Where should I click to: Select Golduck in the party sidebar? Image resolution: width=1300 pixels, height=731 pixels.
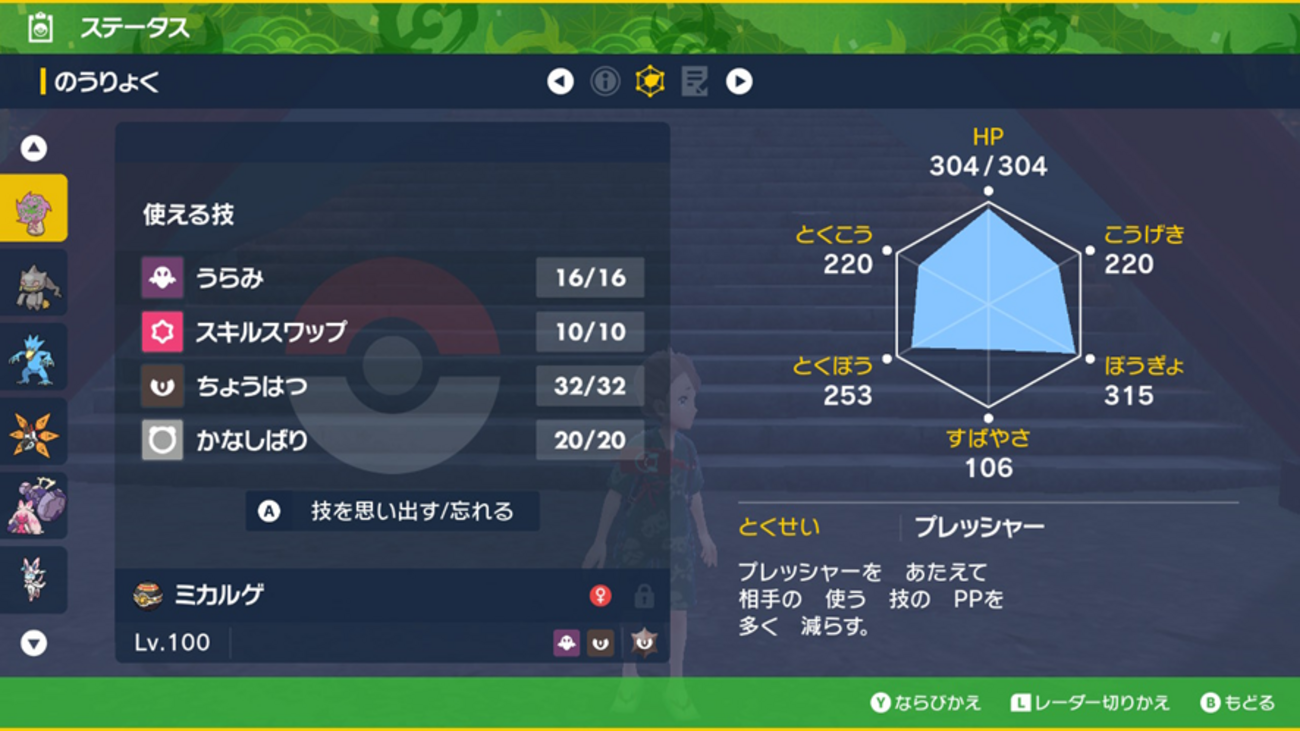coord(34,358)
